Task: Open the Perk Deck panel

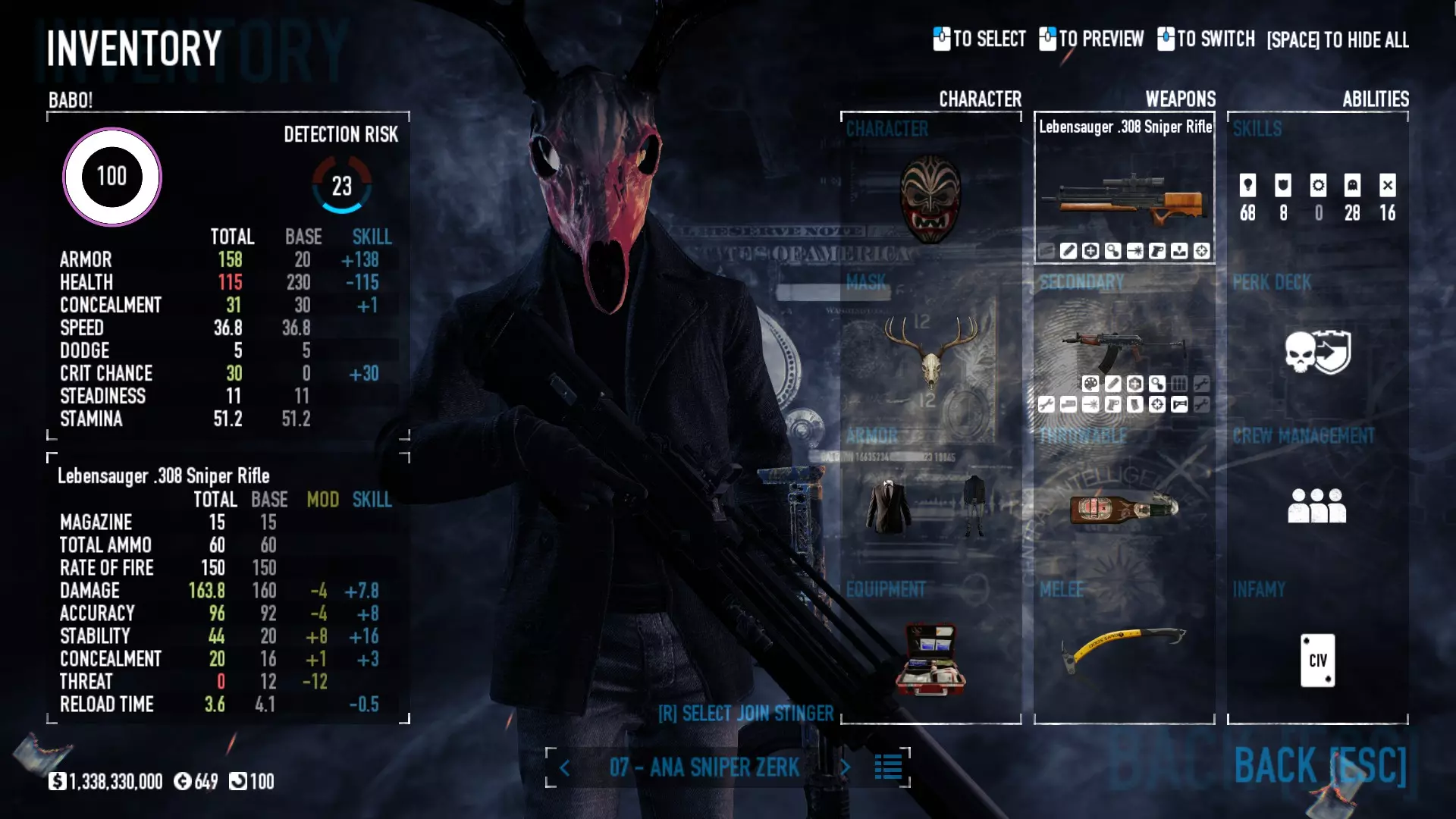Action: tap(1317, 353)
